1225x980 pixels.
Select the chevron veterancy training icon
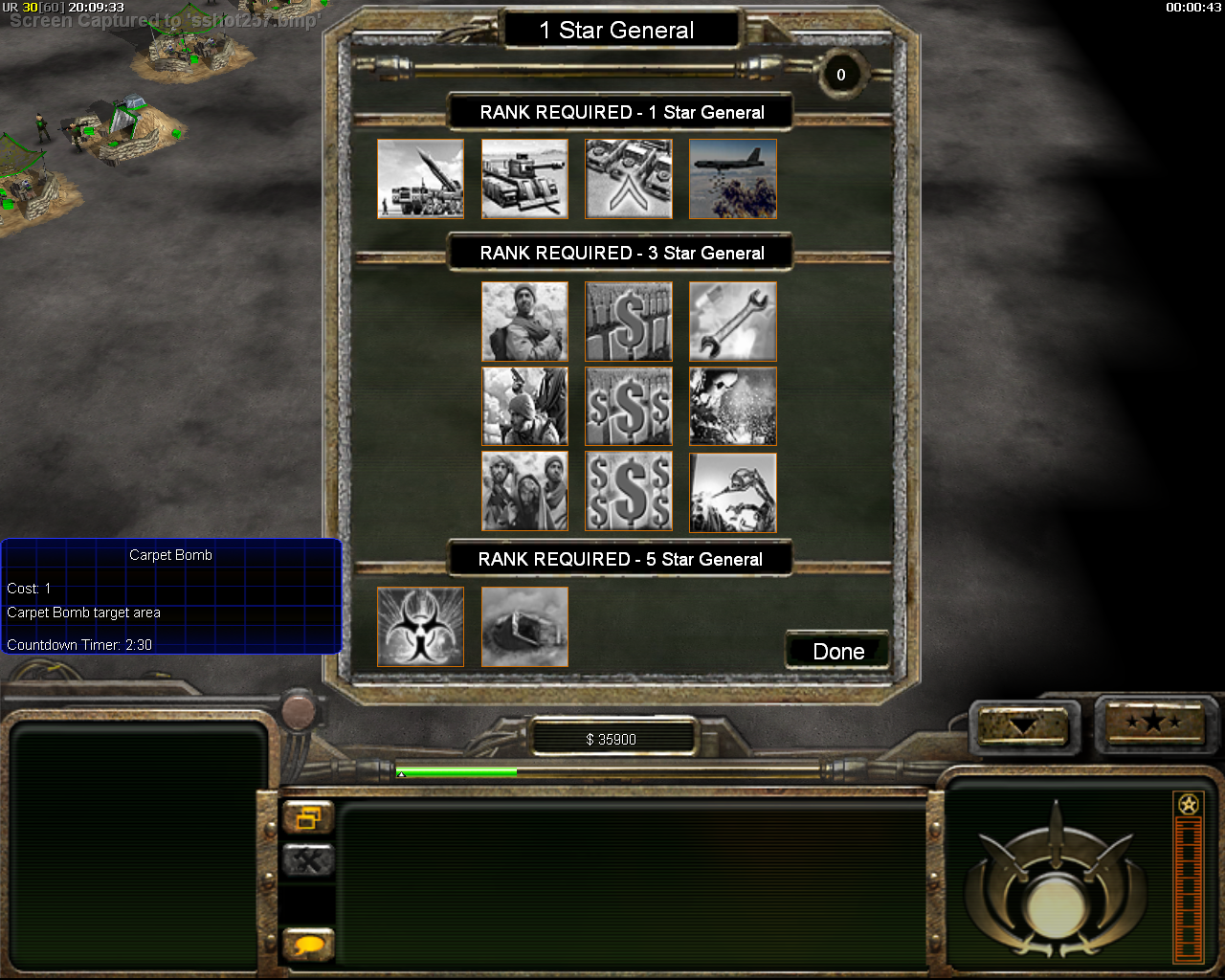[629, 179]
